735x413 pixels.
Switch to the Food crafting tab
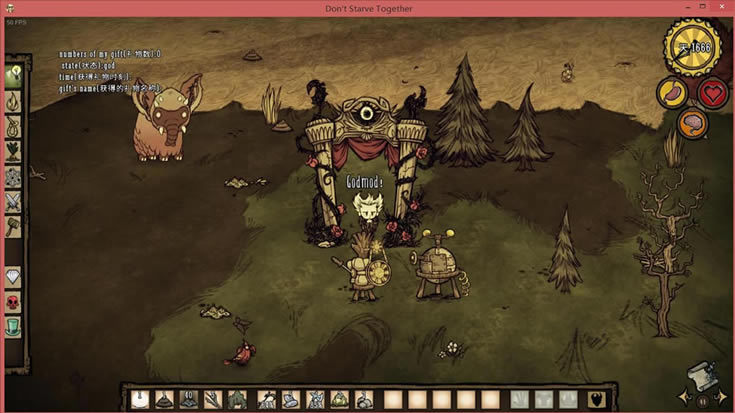14,152
